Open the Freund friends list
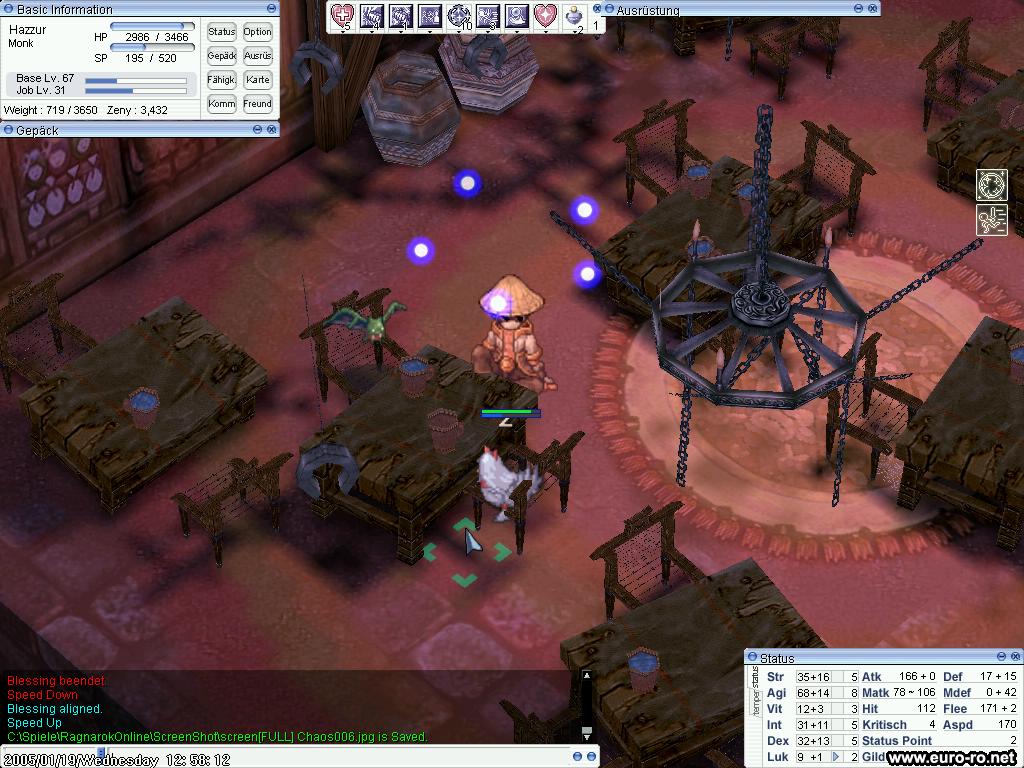 tap(257, 104)
